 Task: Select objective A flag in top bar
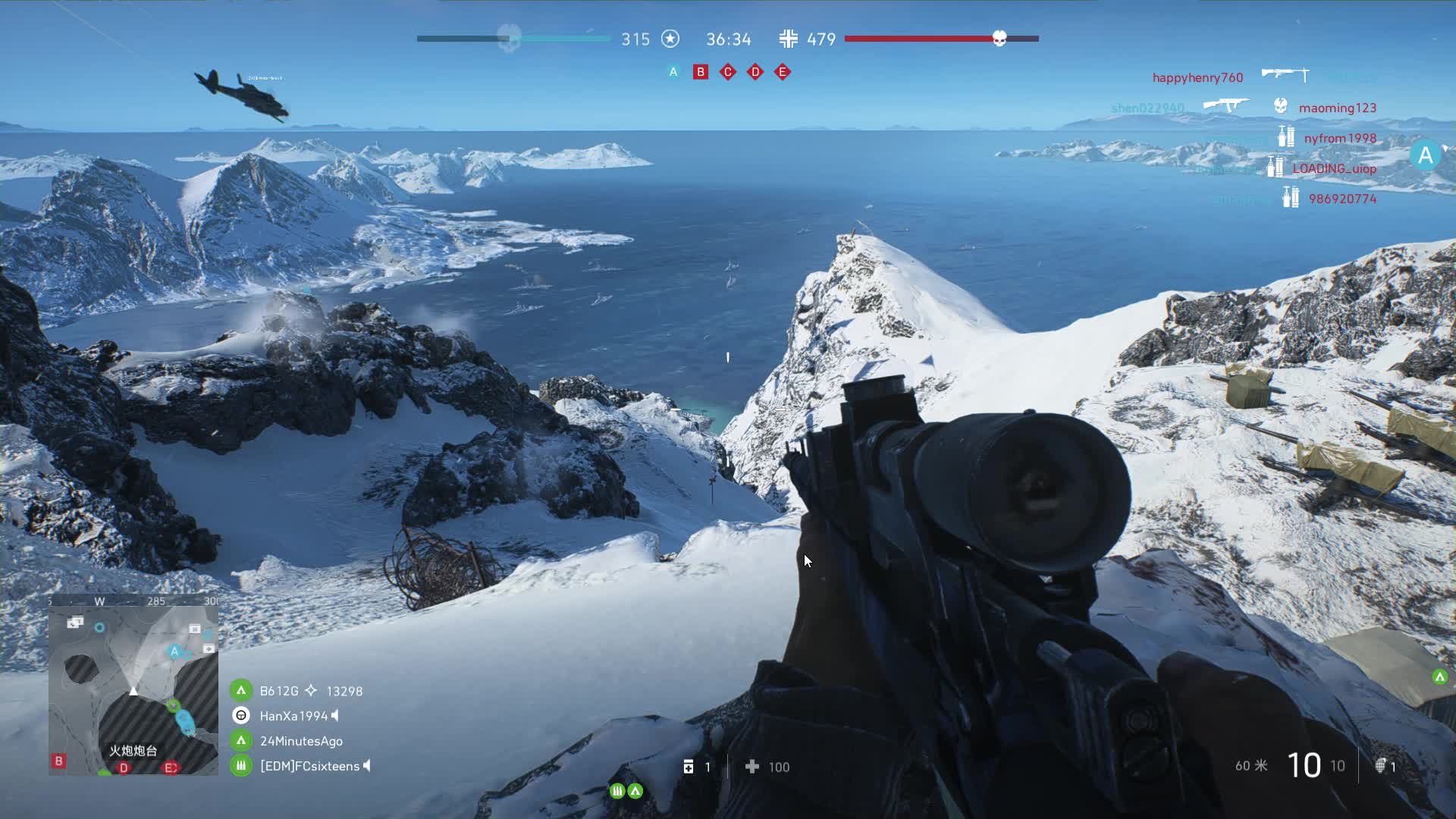click(x=673, y=72)
